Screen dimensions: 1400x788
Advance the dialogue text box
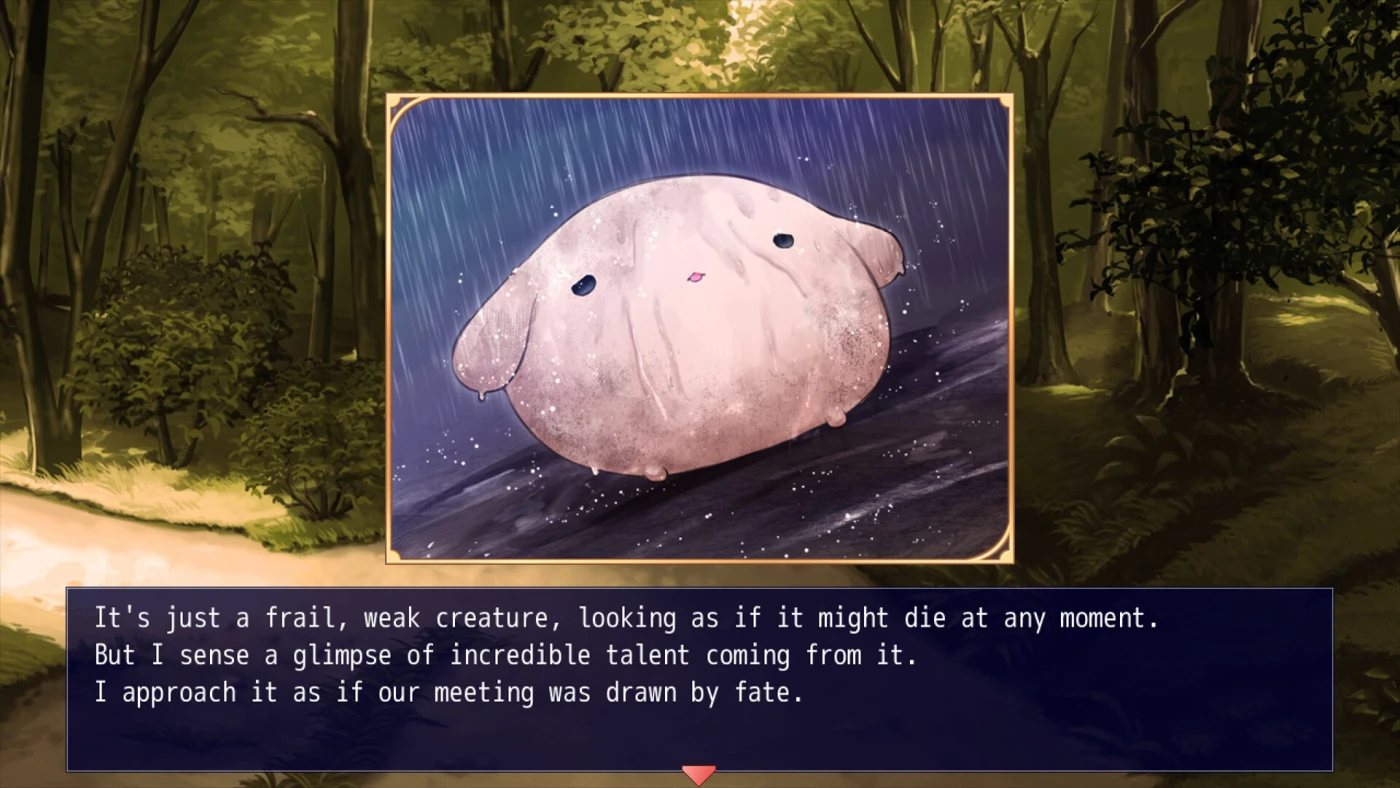[x=699, y=678]
